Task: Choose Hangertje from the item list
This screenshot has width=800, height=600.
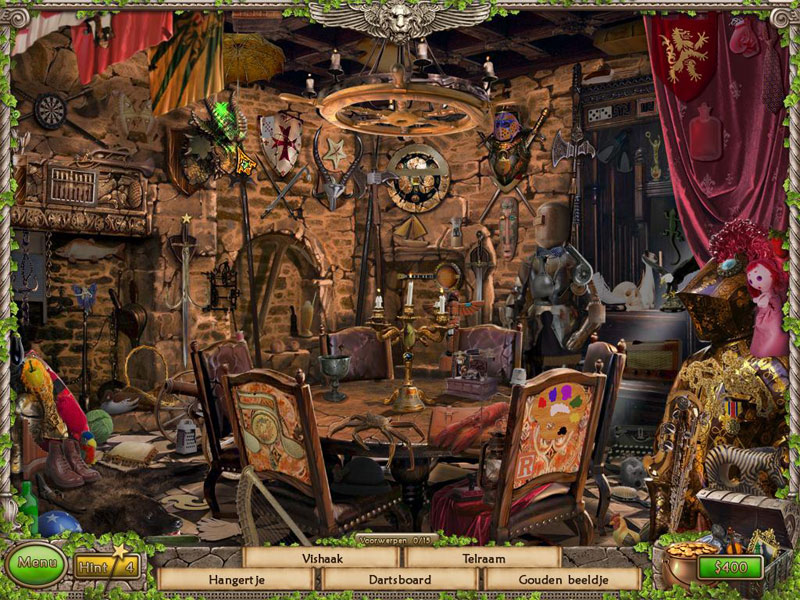Action: click(x=236, y=579)
